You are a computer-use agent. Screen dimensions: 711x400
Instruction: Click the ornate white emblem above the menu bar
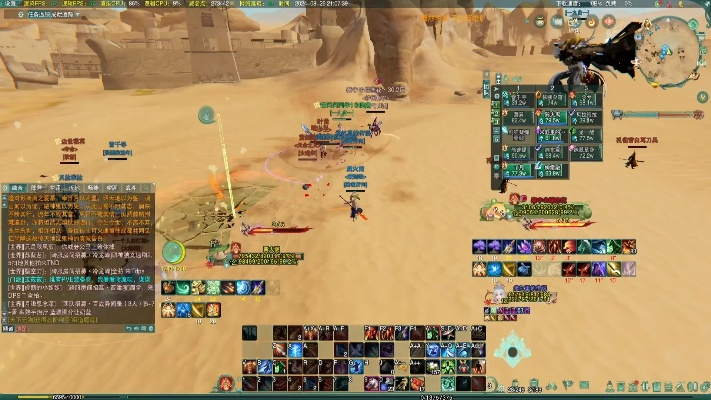tap(513, 349)
